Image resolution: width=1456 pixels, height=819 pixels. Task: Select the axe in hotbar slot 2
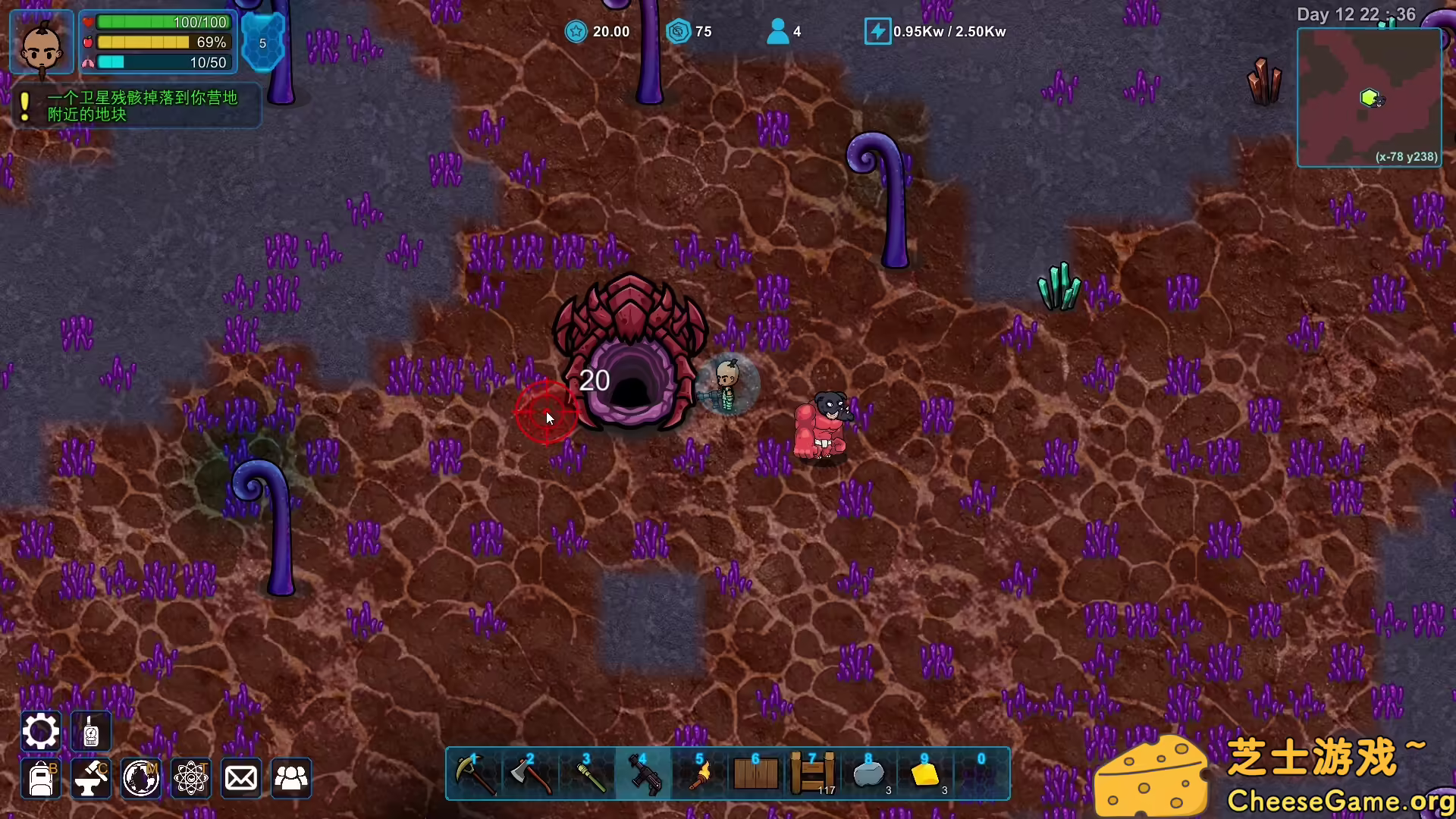[x=531, y=774]
